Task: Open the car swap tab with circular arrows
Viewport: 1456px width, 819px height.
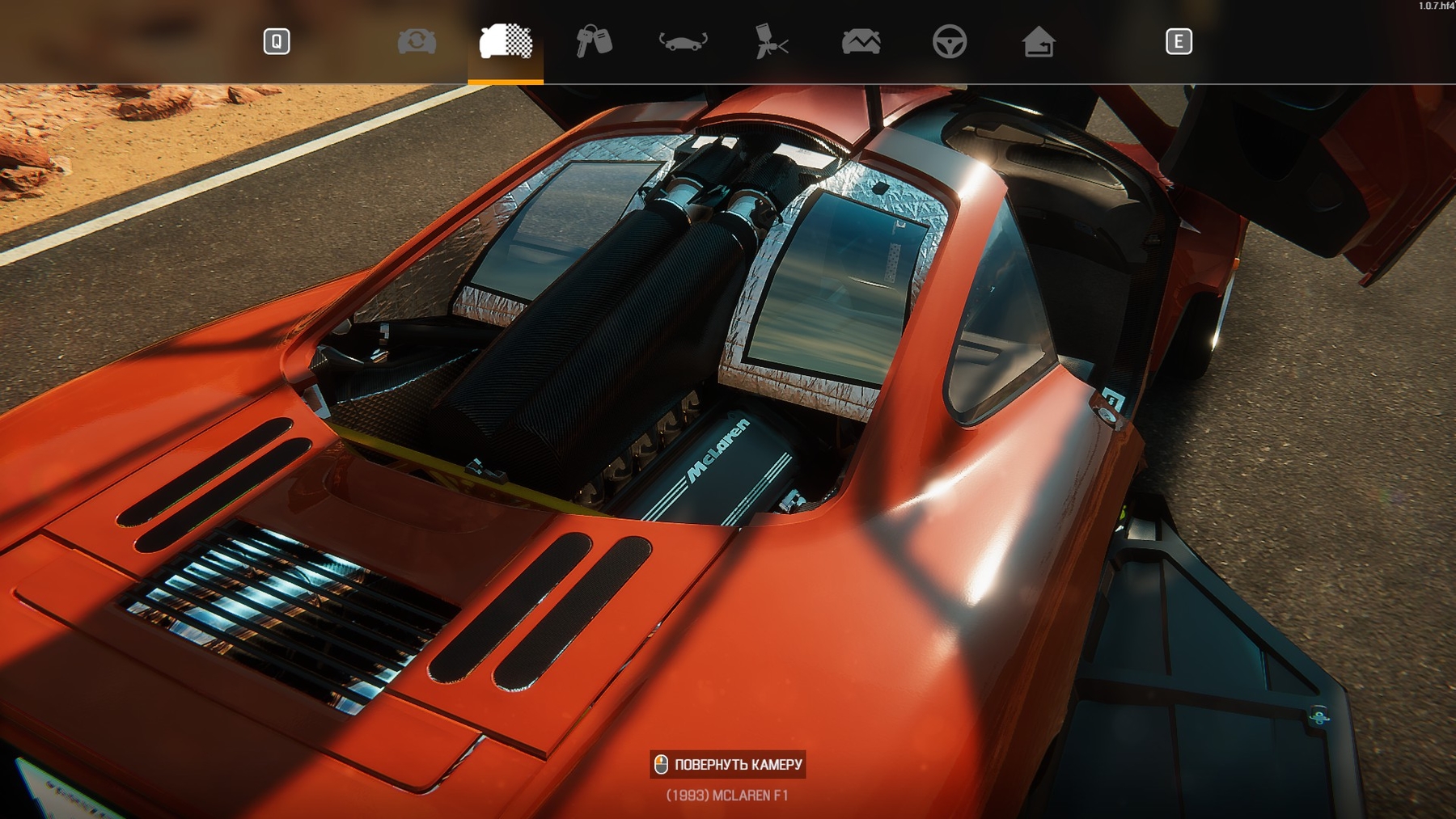Action: coord(417,41)
